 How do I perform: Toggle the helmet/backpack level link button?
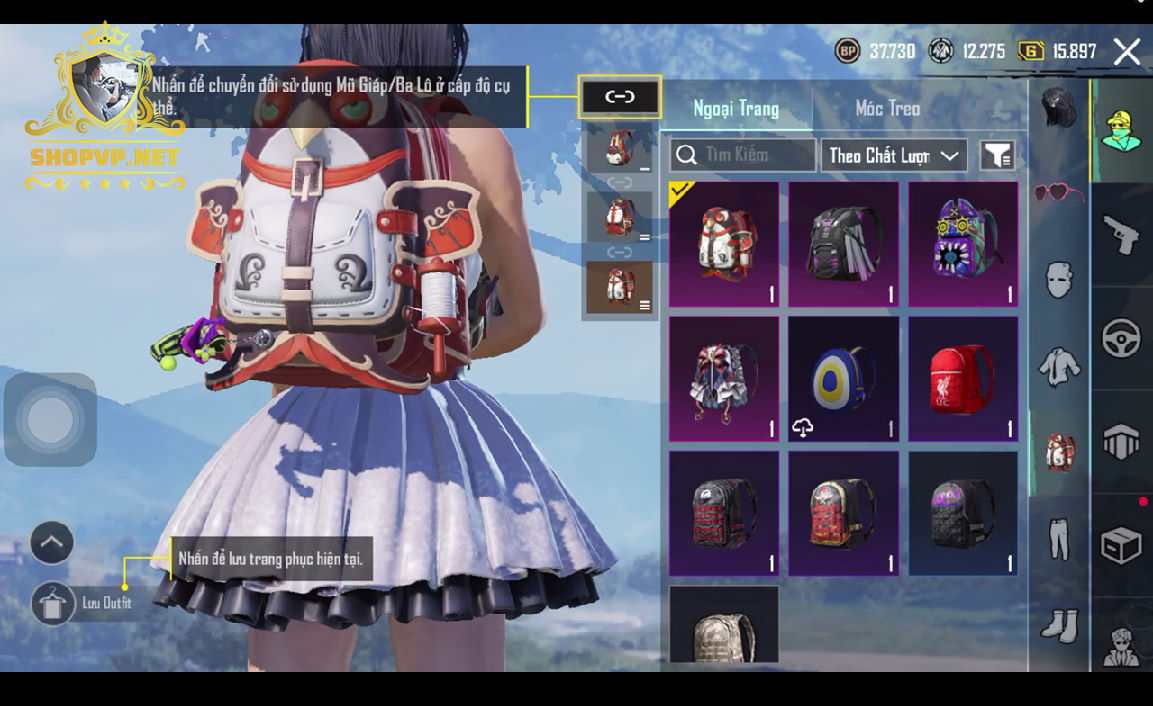620,97
